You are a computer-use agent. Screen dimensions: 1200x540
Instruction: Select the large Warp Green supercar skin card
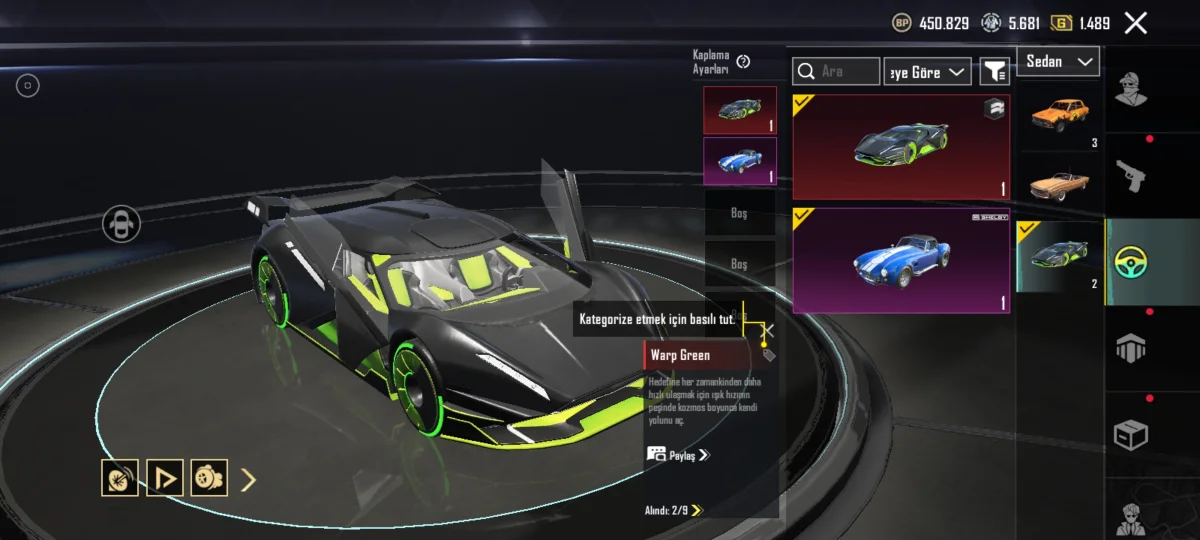point(900,147)
